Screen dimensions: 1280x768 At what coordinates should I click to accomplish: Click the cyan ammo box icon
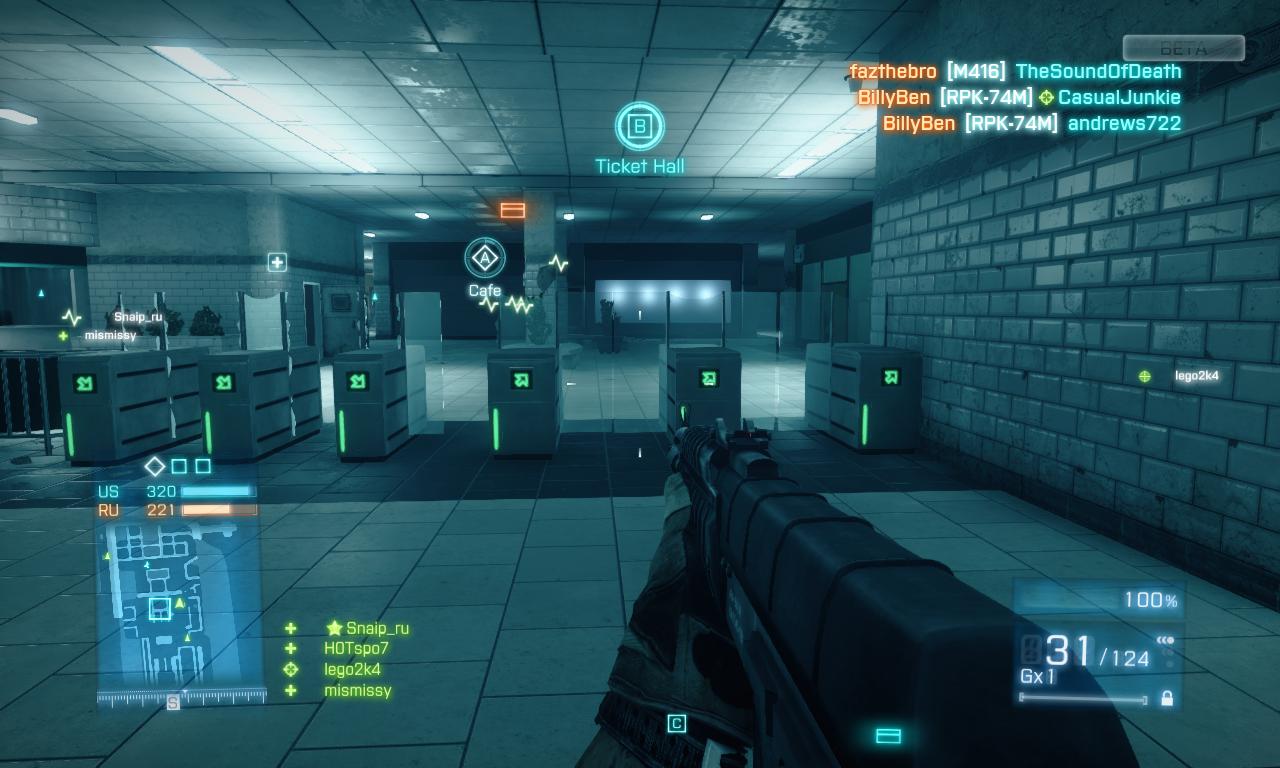(888, 736)
